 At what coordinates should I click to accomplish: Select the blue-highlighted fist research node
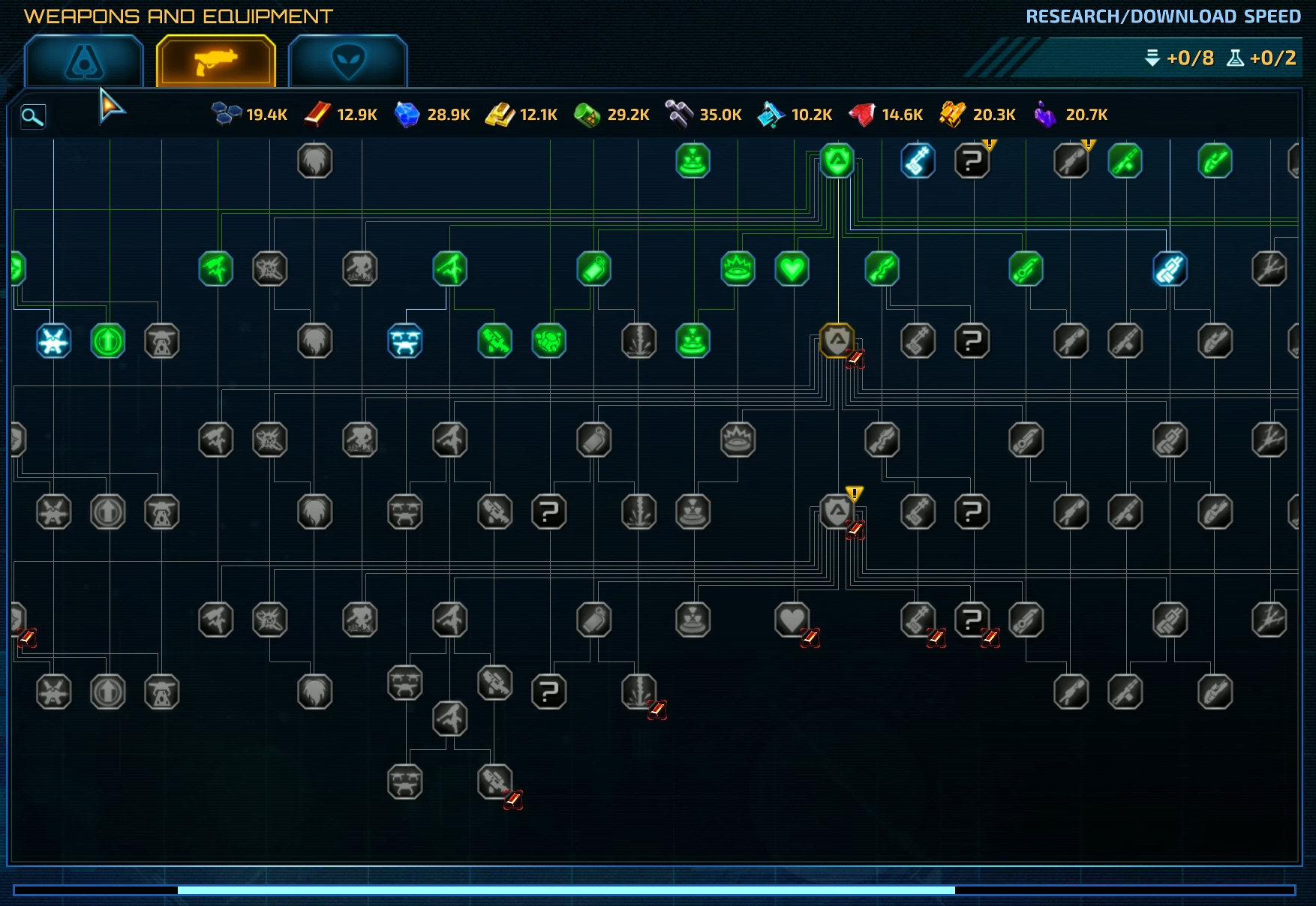pyautogui.click(x=1170, y=268)
